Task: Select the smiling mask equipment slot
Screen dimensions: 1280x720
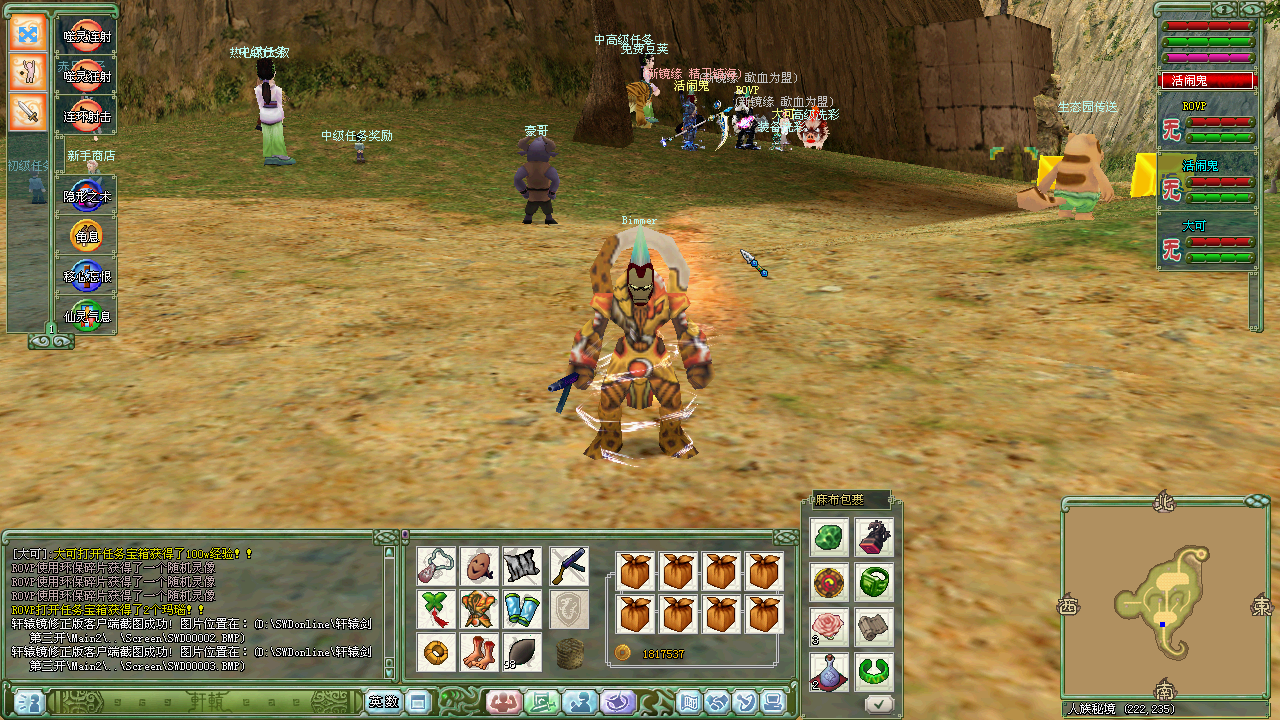Action: [x=479, y=566]
